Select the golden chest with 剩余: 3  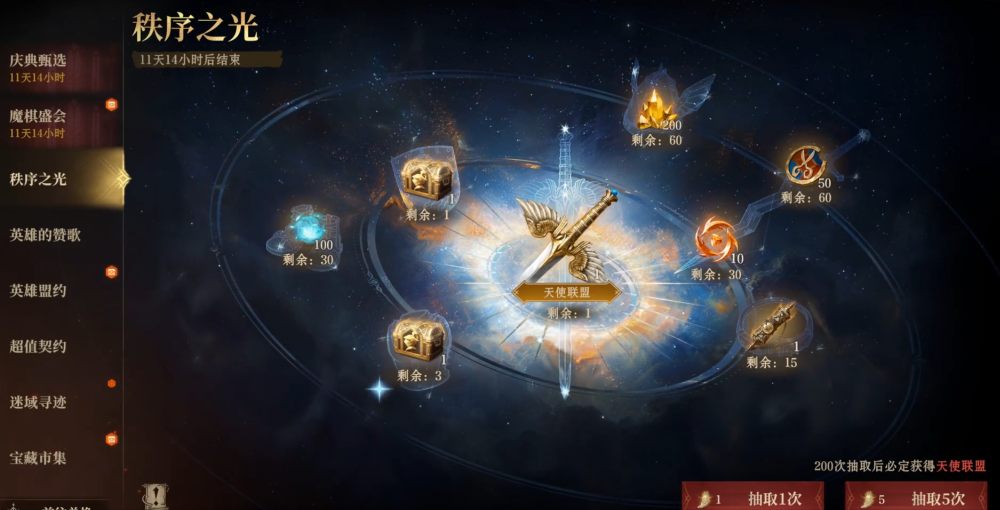point(417,340)
